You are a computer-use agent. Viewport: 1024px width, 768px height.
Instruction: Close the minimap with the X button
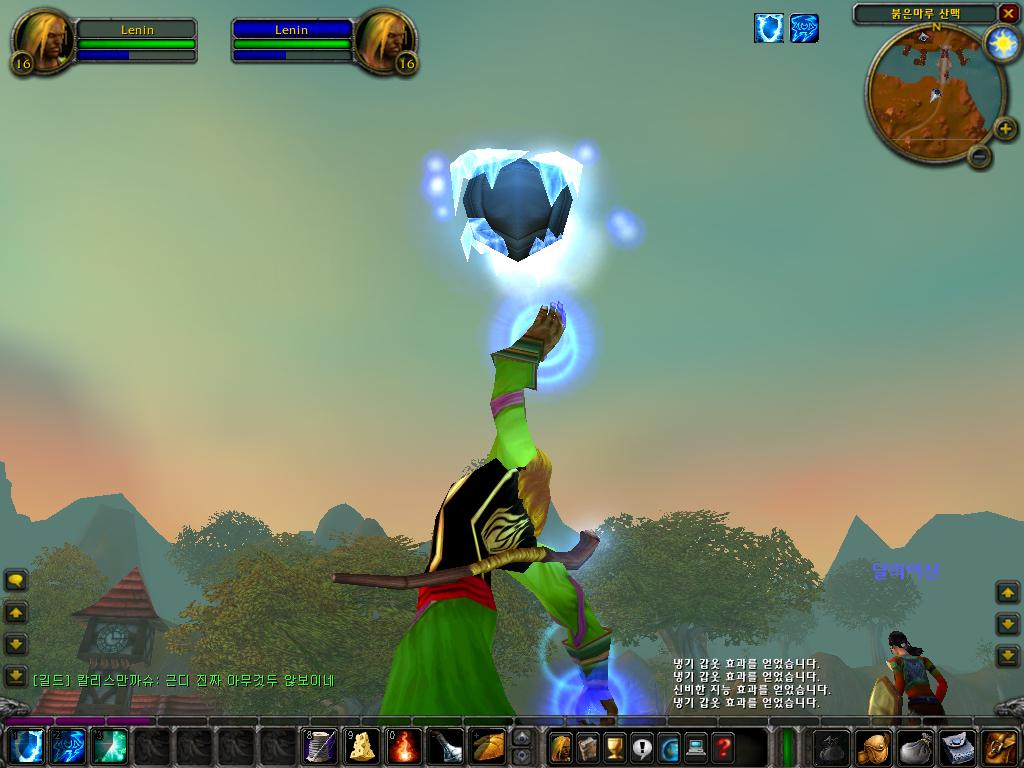click(x=1008, y=13)
